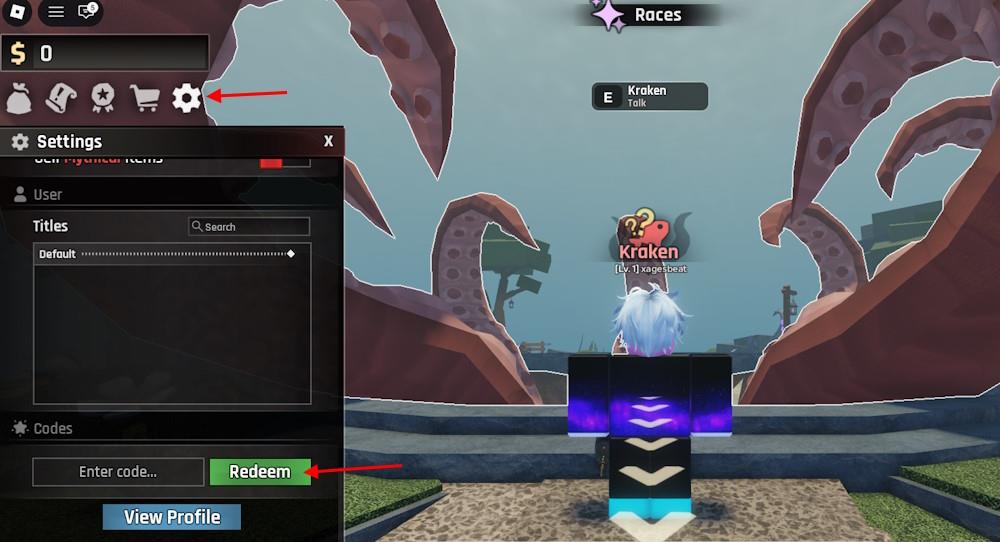The image size is (1000, 542).
Task: Open the Roblox hamburger menu
Action: point(56,12)
